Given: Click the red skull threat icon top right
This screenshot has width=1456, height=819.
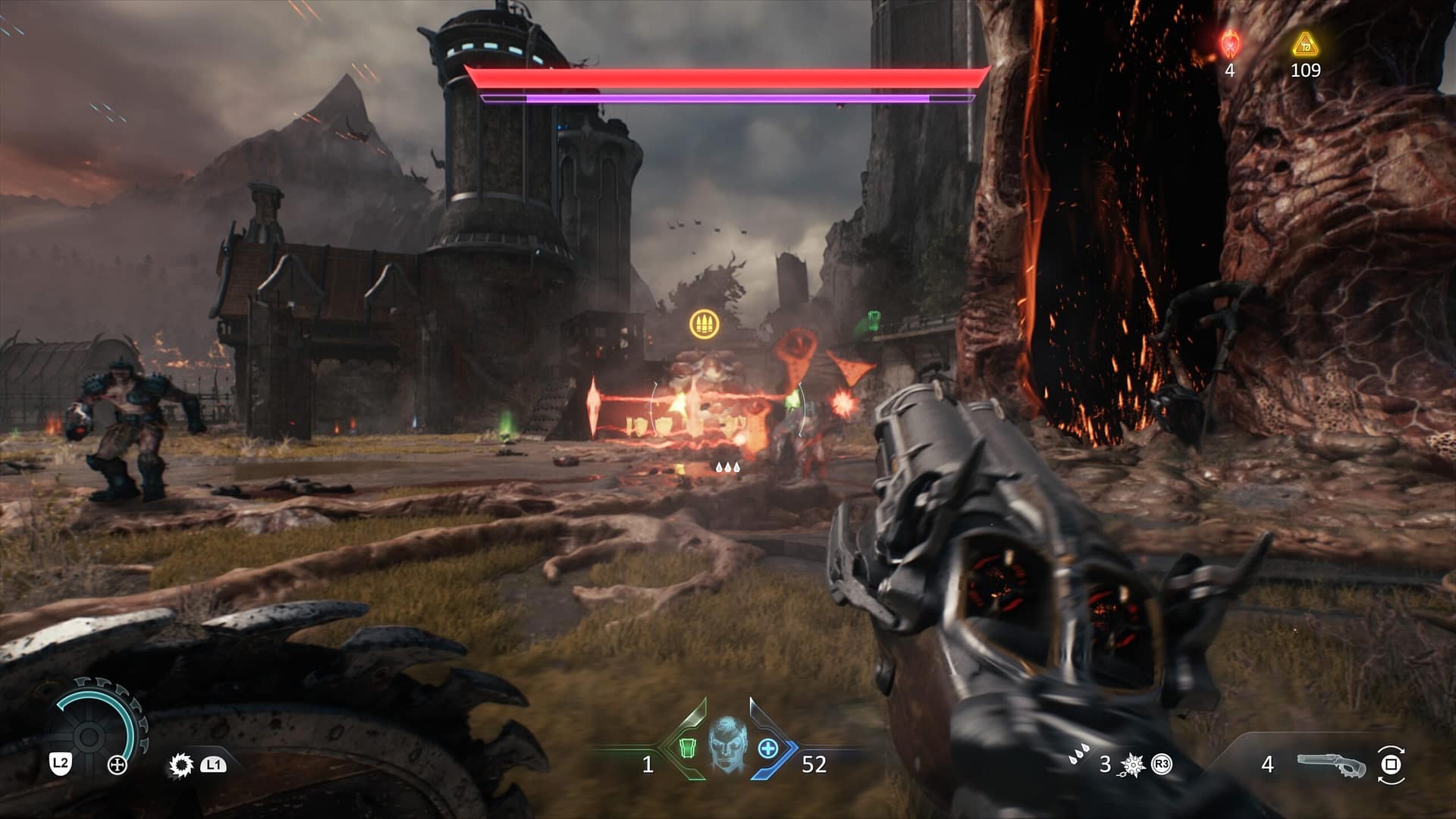Looking at the screenshot, I should click(1229, 43).
